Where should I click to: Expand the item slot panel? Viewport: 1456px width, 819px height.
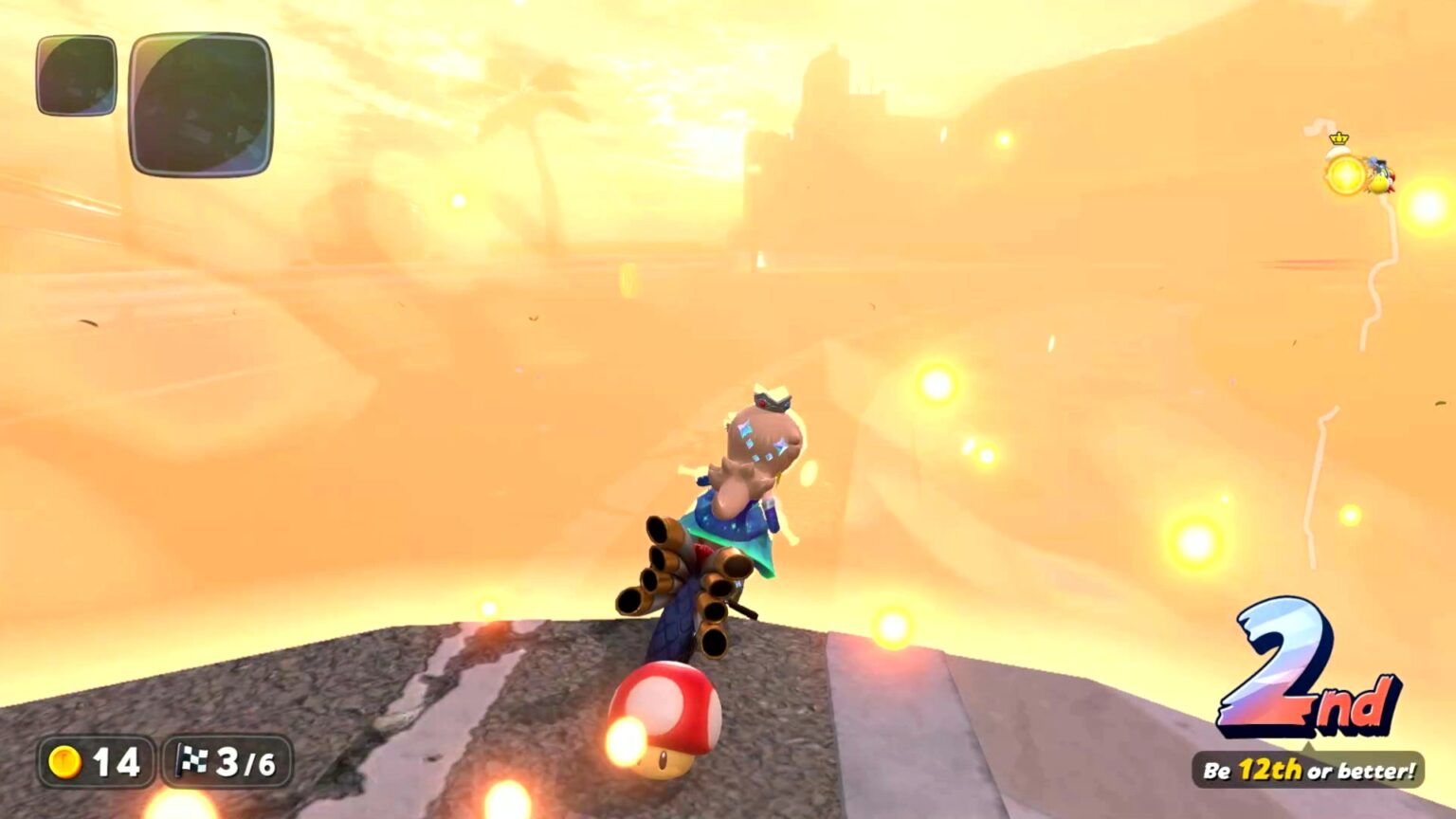[142, 95]
